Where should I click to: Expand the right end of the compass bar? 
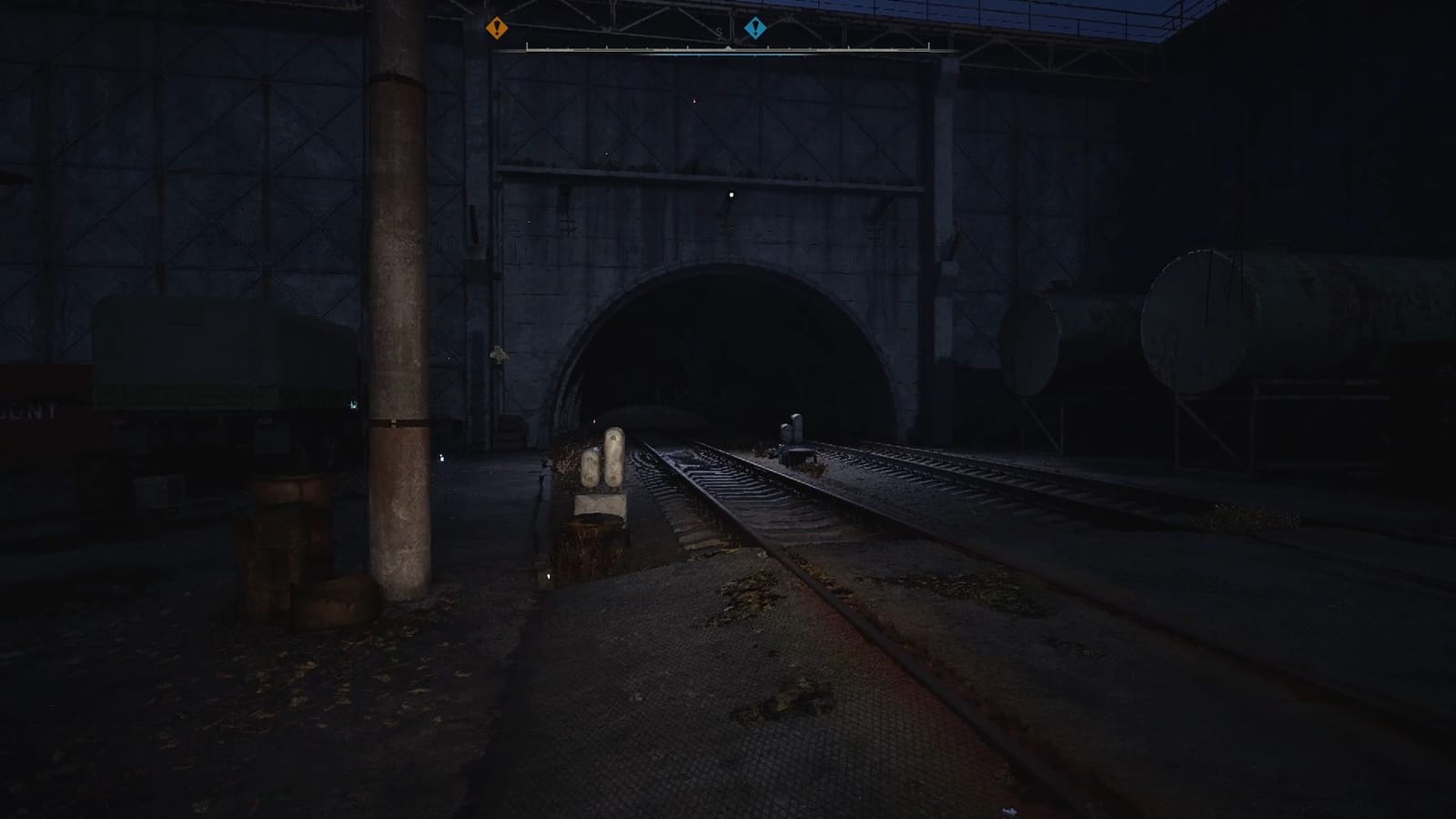[x=928, y=46]
